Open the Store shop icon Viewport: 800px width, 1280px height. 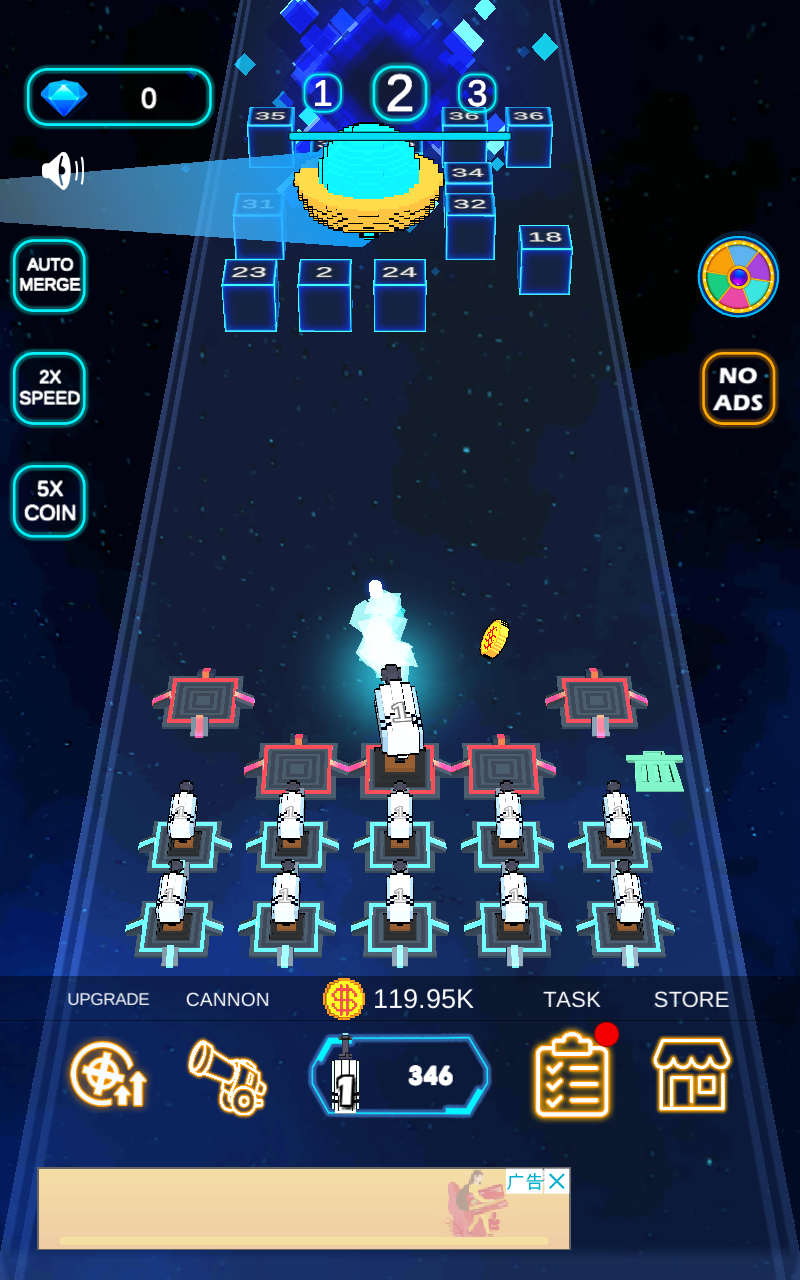point(691,1076)
